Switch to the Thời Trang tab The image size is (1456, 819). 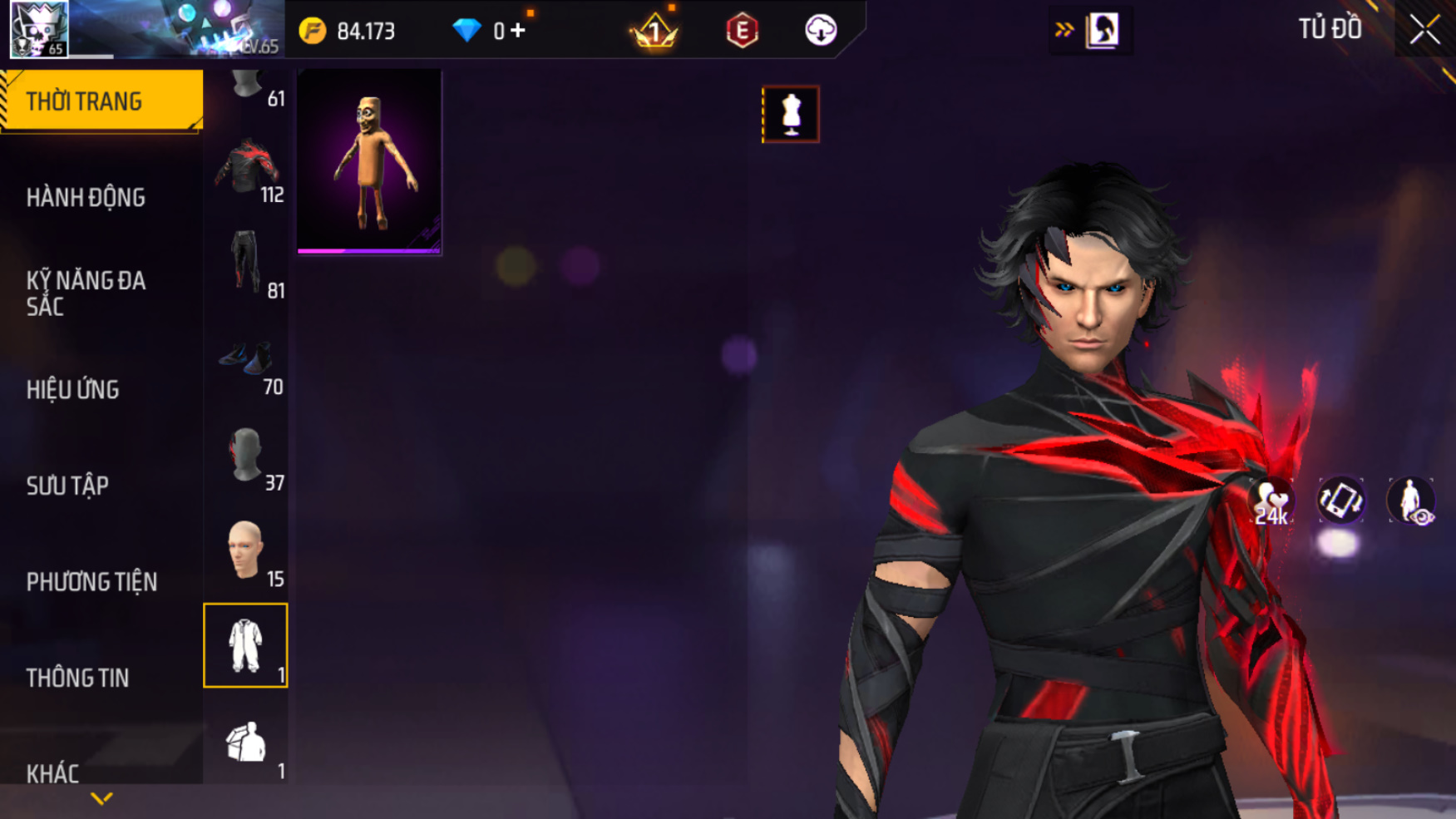click(x=100, y=101)
